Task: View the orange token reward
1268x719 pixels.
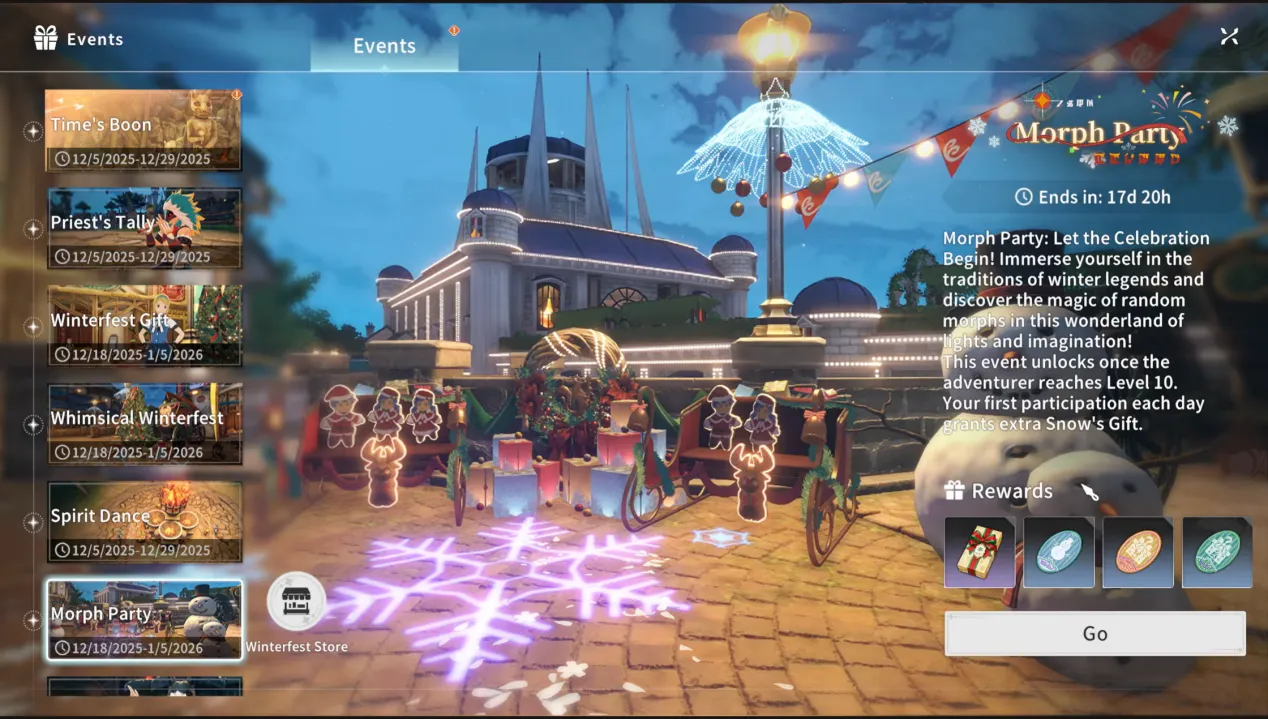Action: 1137,552
